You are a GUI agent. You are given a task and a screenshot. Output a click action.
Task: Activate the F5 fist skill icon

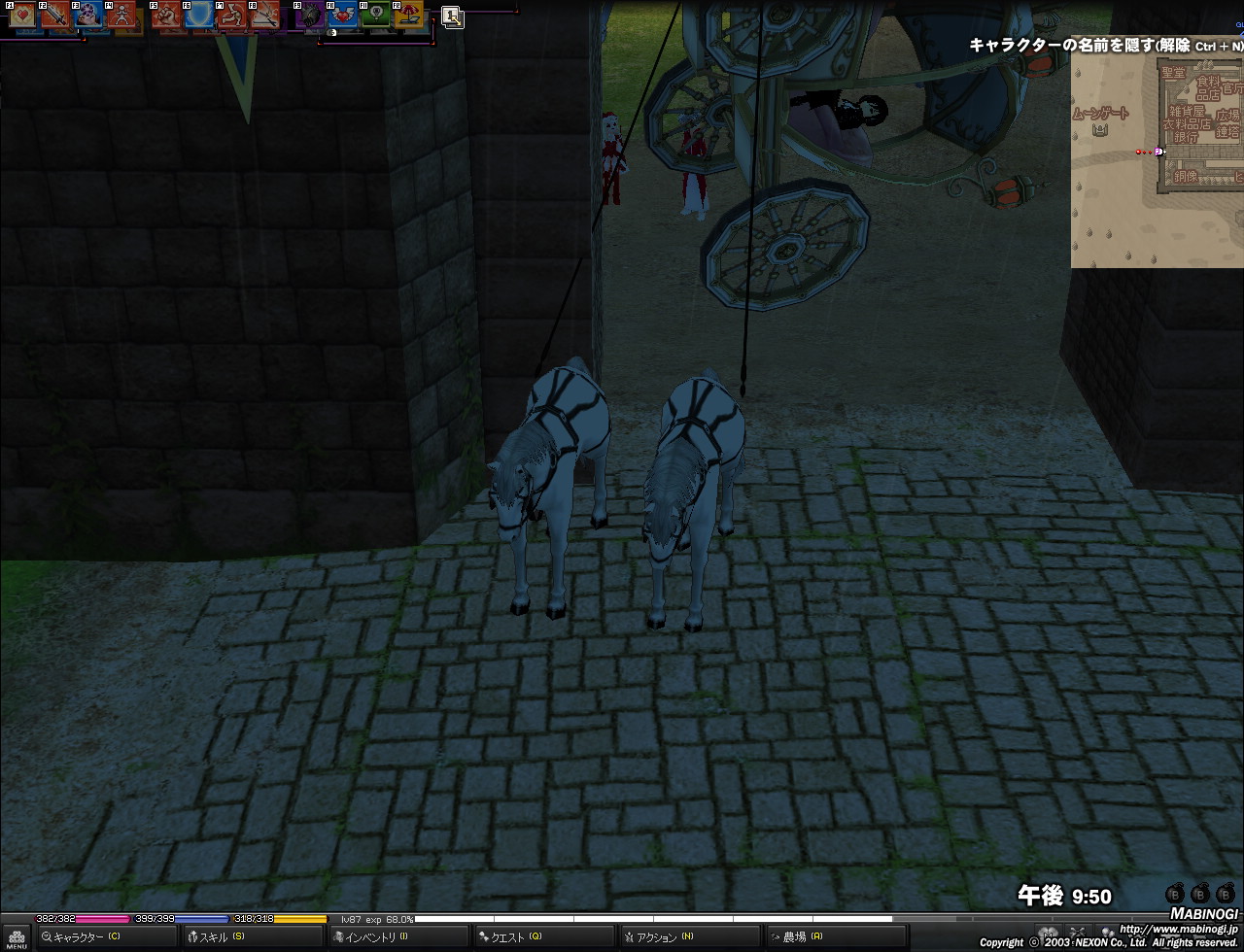[167, 15]
